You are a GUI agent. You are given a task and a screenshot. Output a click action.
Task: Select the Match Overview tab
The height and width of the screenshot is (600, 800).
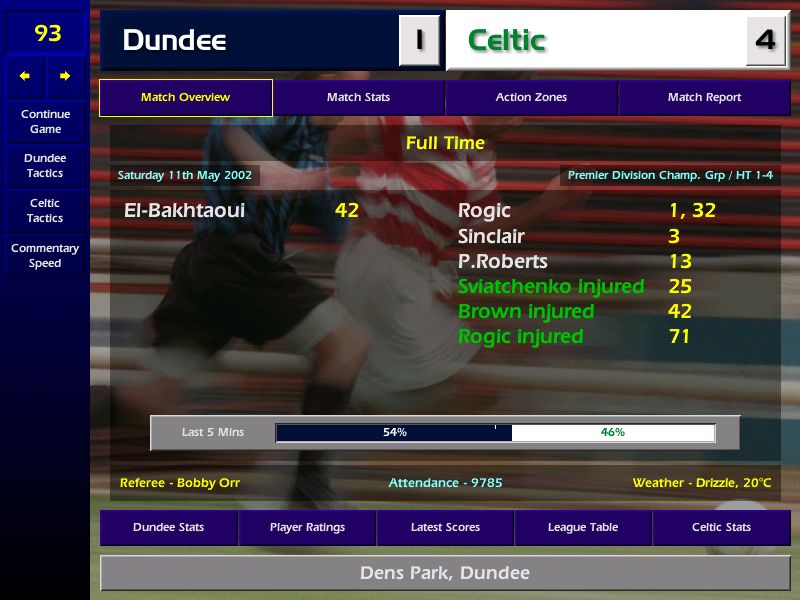185,98
